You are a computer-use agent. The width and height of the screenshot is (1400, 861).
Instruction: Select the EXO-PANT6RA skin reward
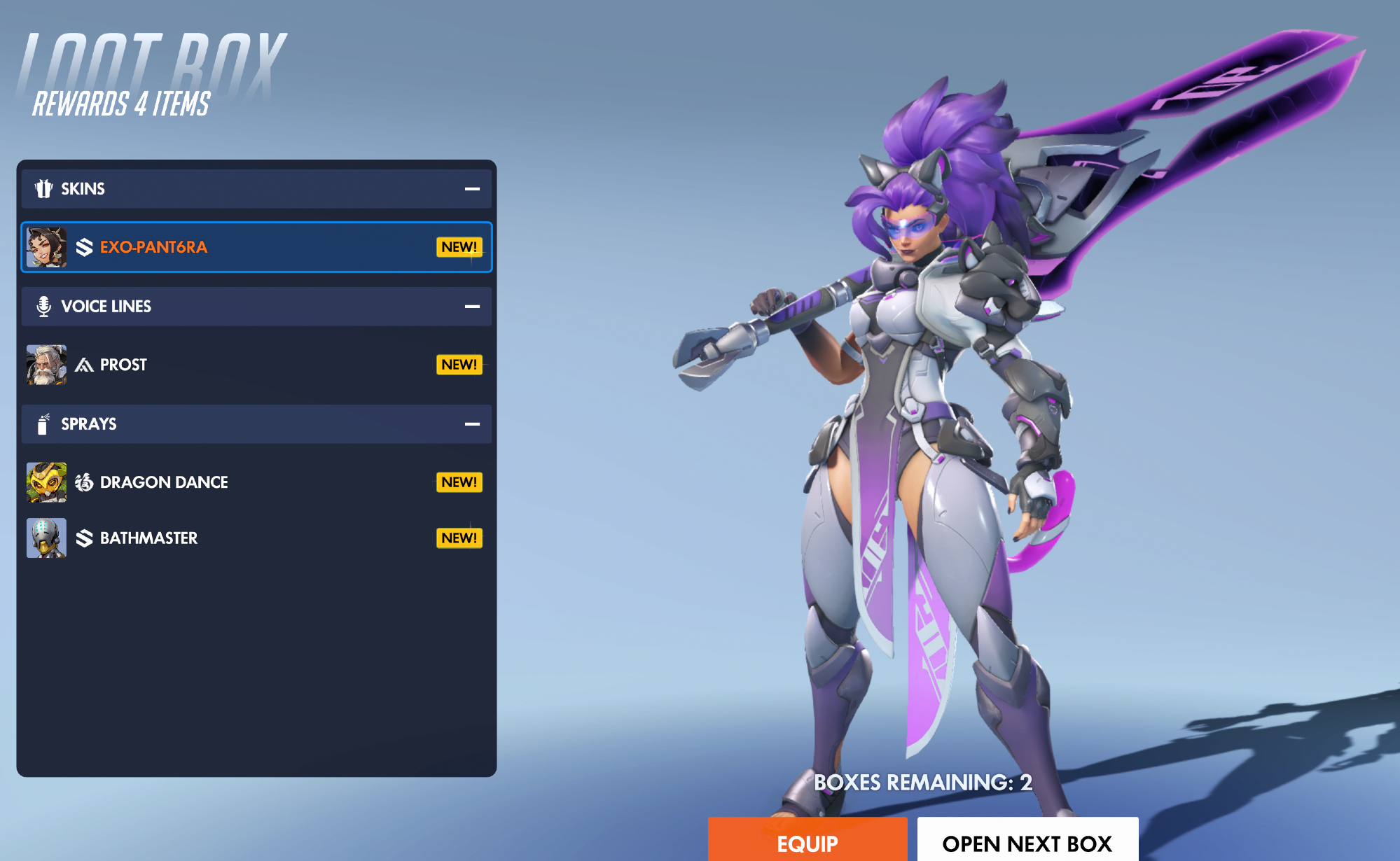click(256, 247)
